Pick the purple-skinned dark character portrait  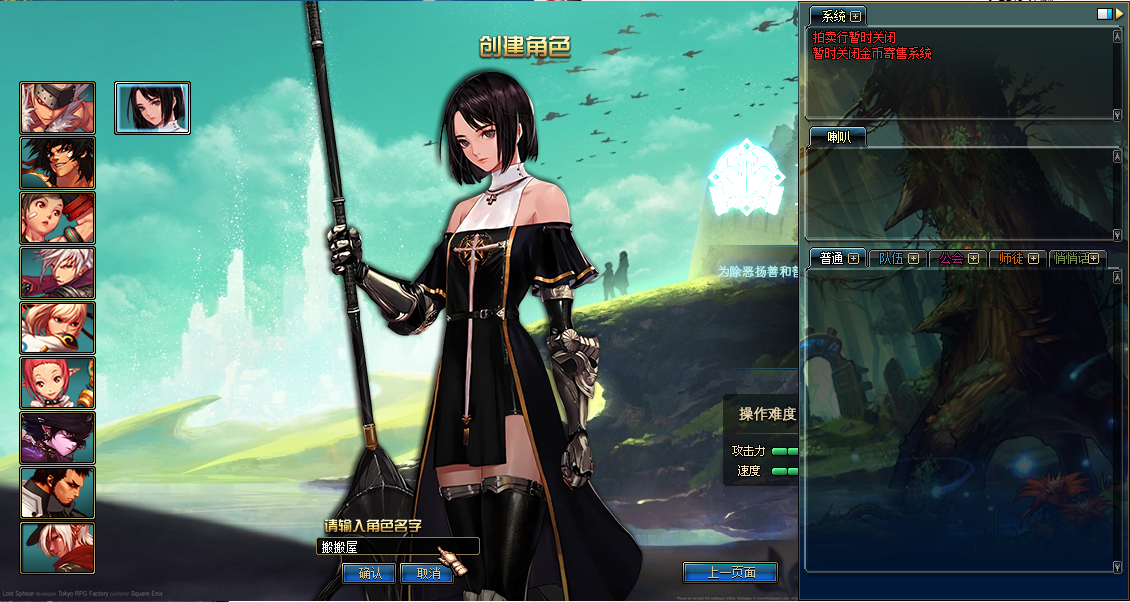(58, 438)
